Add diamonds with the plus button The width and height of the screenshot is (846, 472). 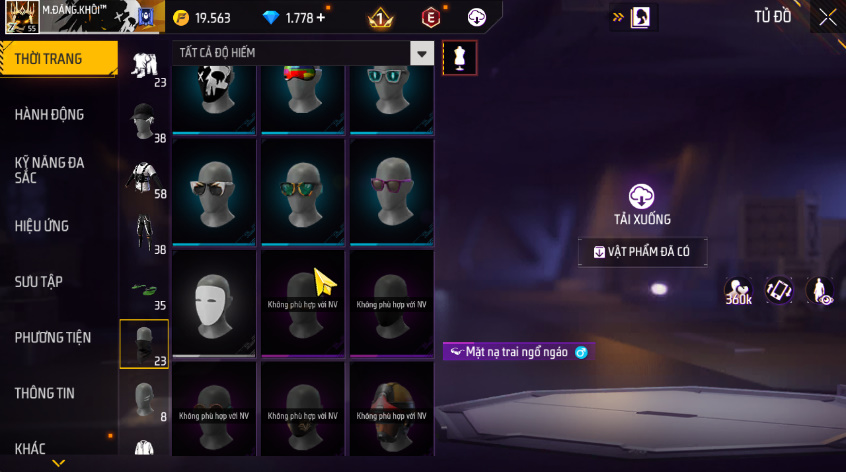pyautogui.click(x=321, y=18)
